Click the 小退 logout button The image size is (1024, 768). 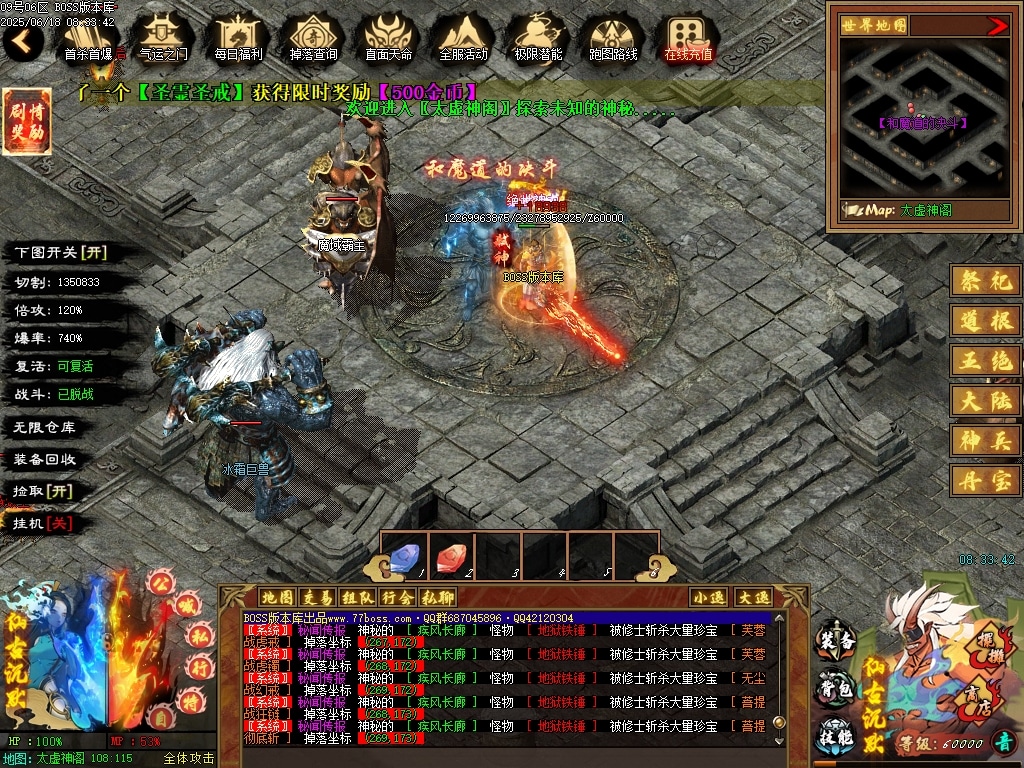(x=708, y=597)
